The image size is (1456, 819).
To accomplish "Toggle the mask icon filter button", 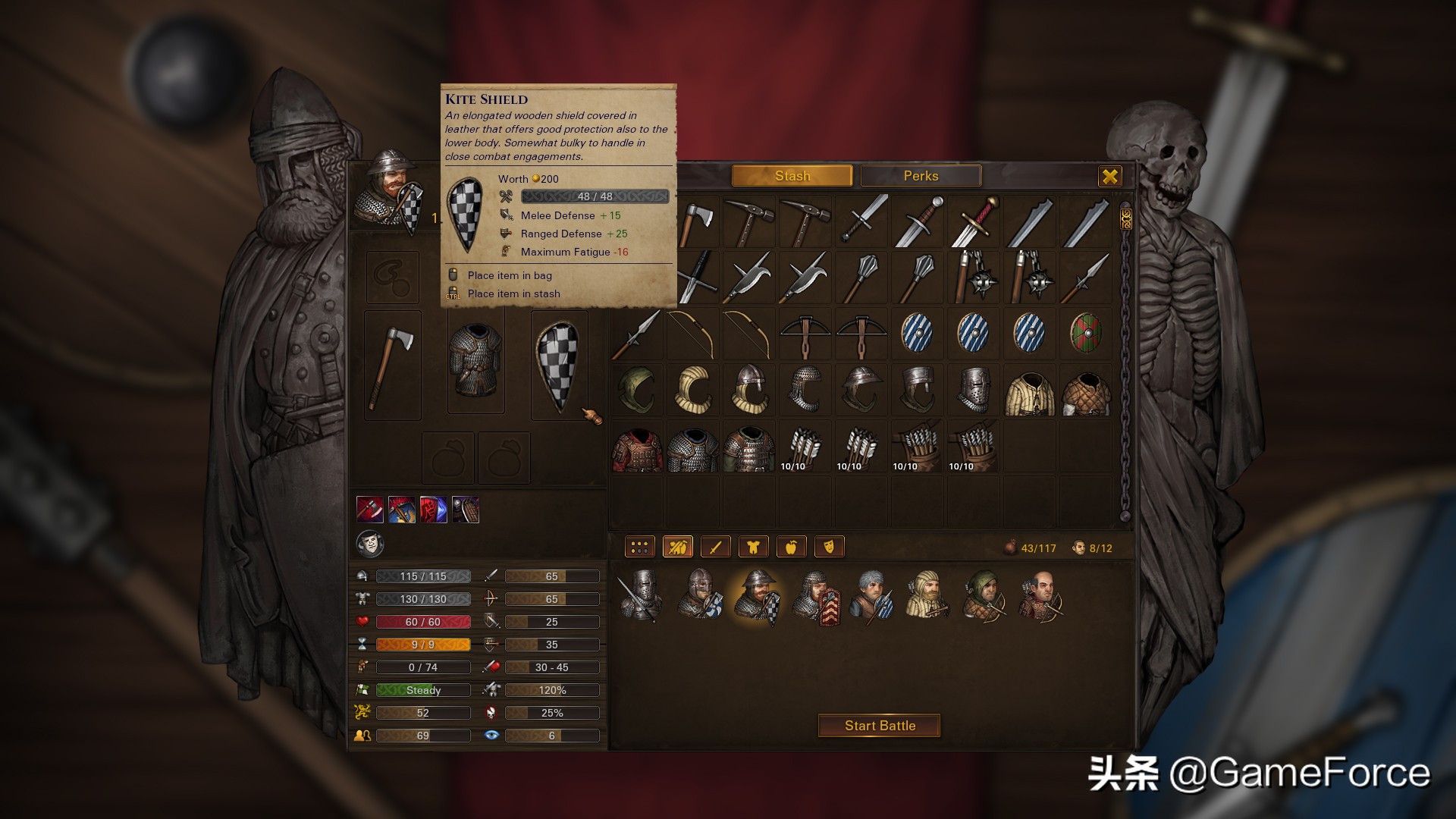I will point(829,547).
